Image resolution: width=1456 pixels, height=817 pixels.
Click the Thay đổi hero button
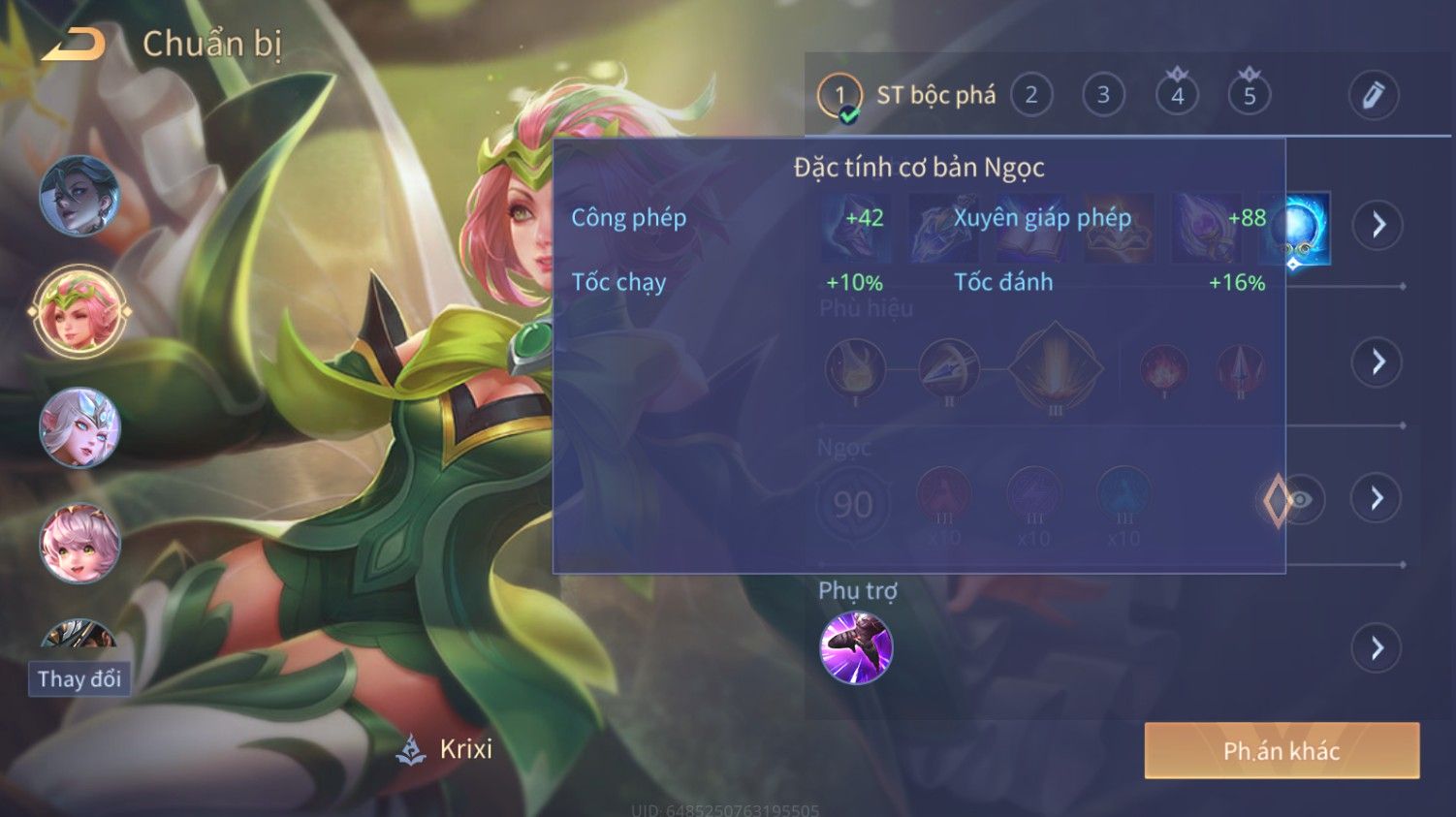click(79, 678)
